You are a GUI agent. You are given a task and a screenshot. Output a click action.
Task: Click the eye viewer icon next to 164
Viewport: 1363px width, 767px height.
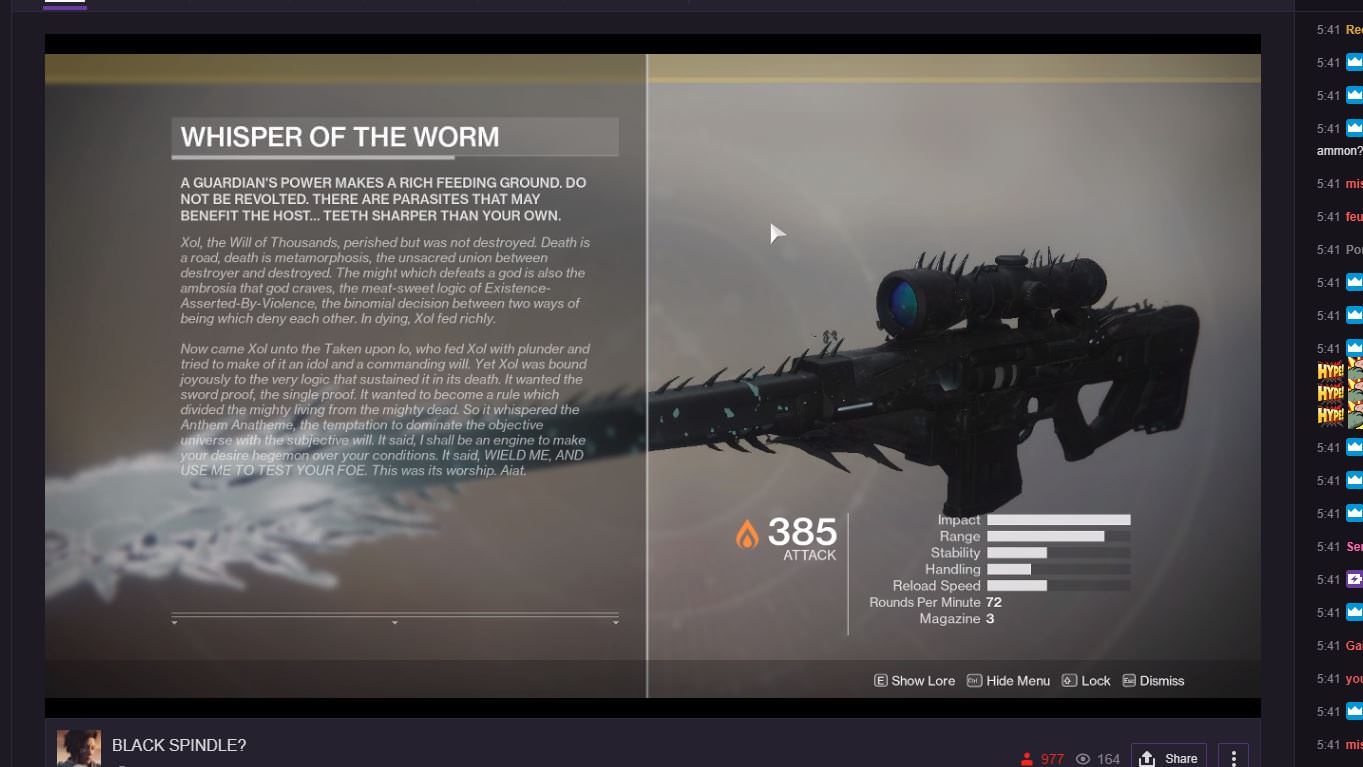point(1082,757)
